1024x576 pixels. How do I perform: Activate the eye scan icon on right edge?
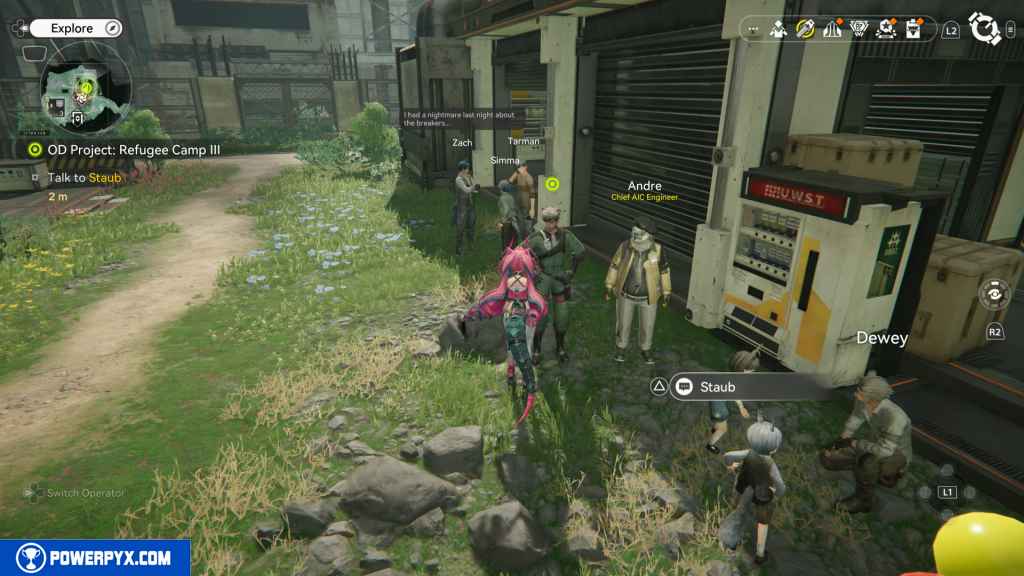(x=993, y=296)
